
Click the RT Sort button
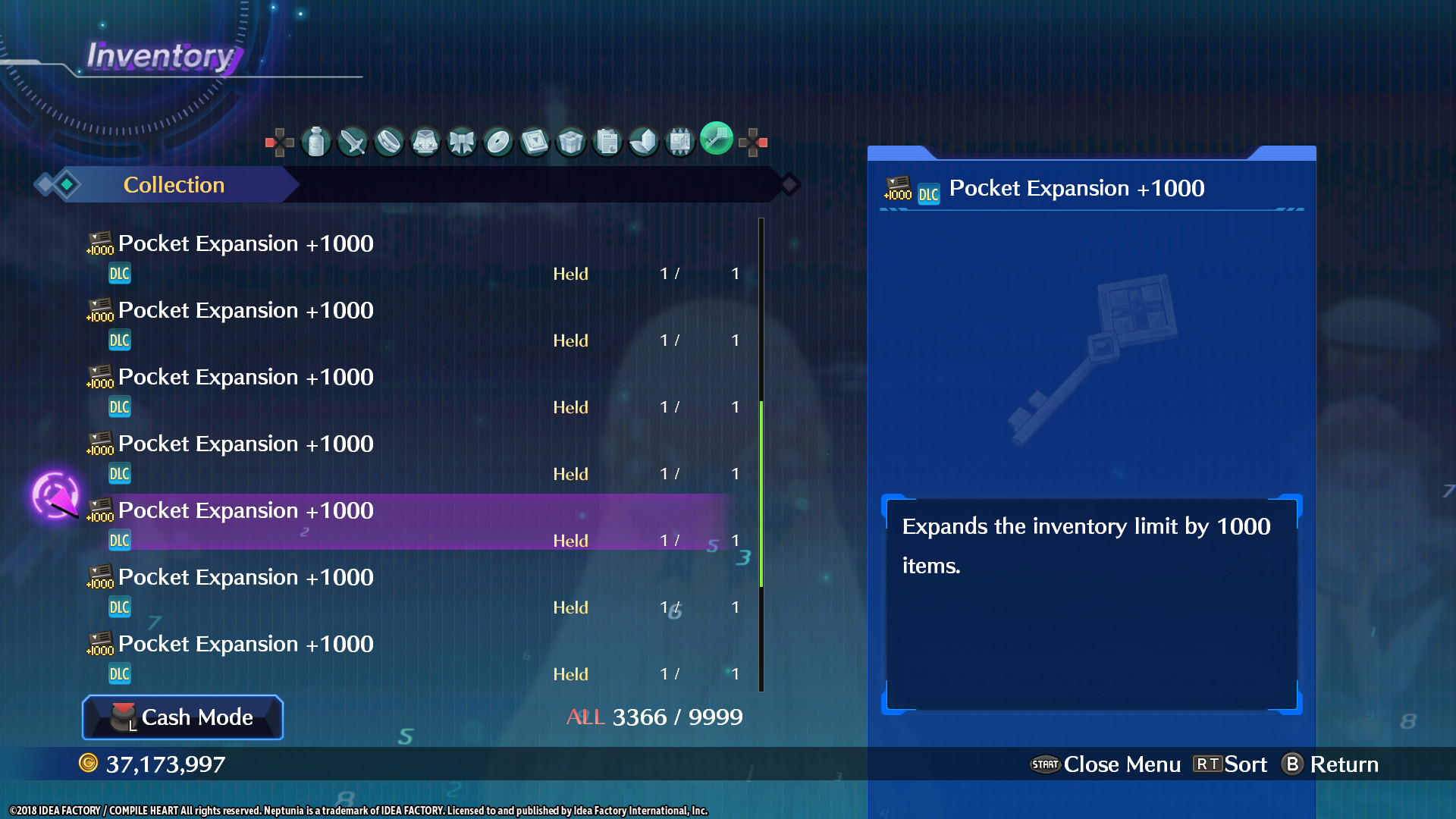[x=1230, y=764]
